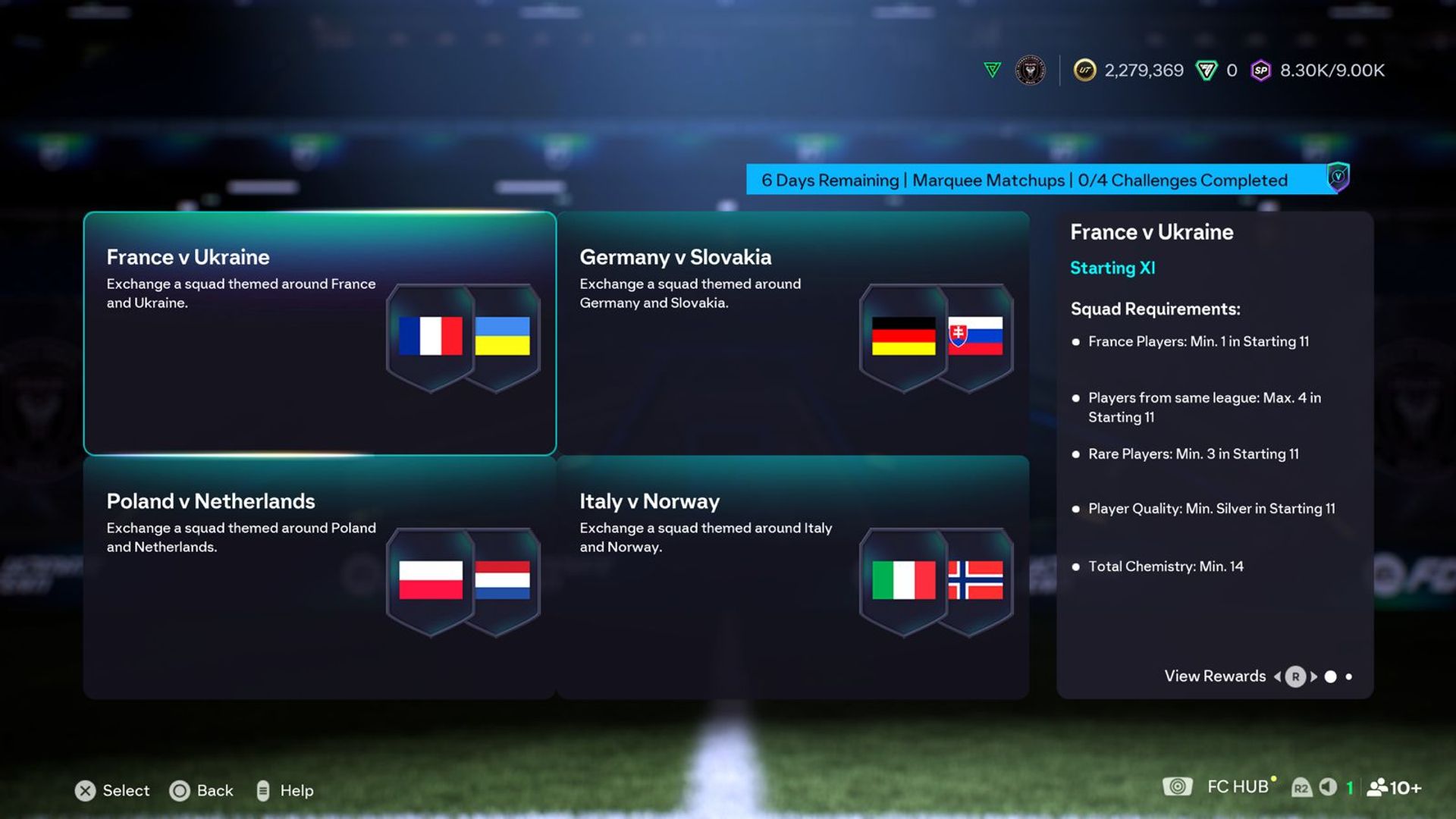
Task: Click the yellow notification dot on FC HUB
Action: [1274, 779]
